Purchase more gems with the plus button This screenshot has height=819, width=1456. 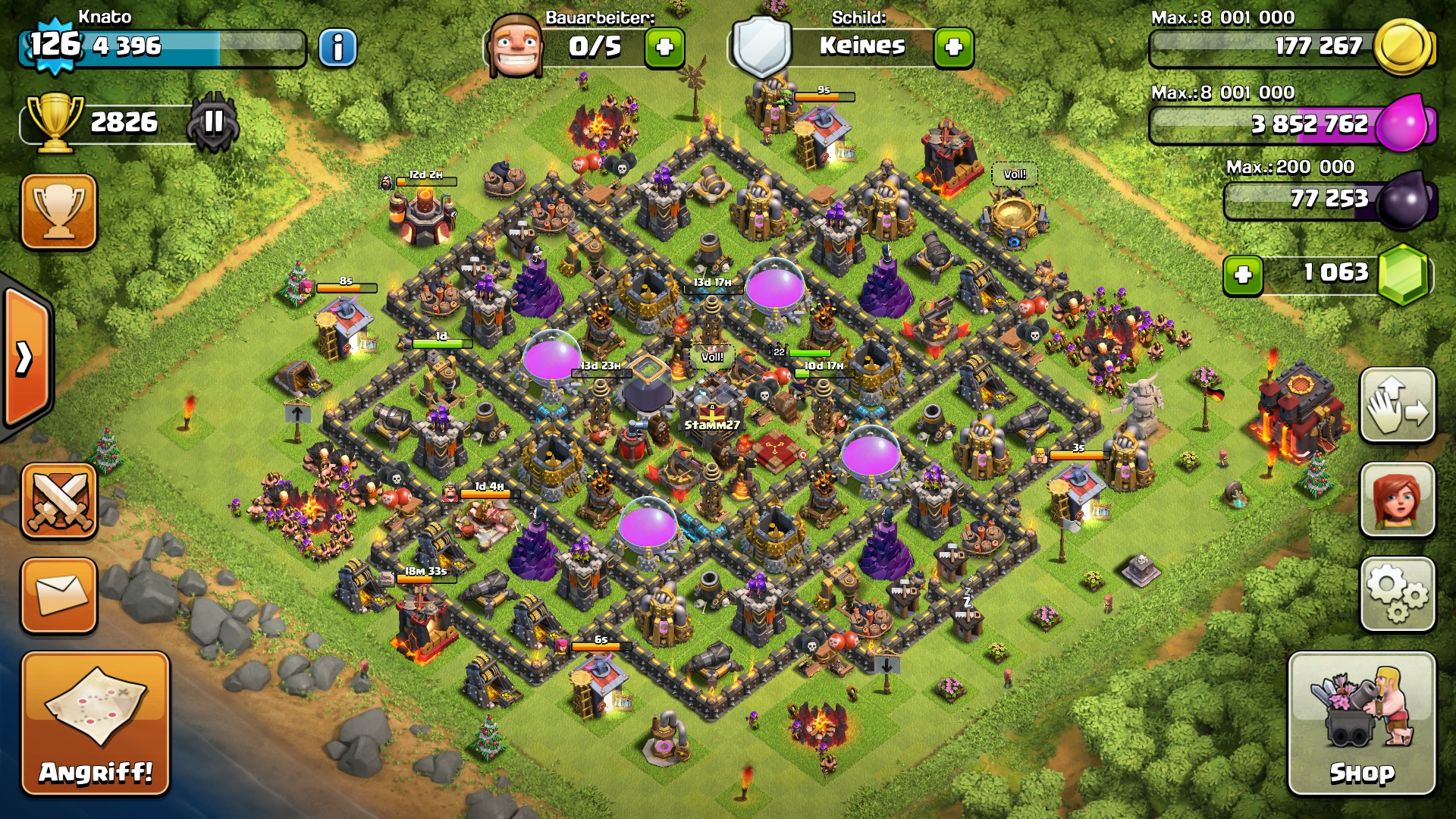click(x=1243, y=275)
